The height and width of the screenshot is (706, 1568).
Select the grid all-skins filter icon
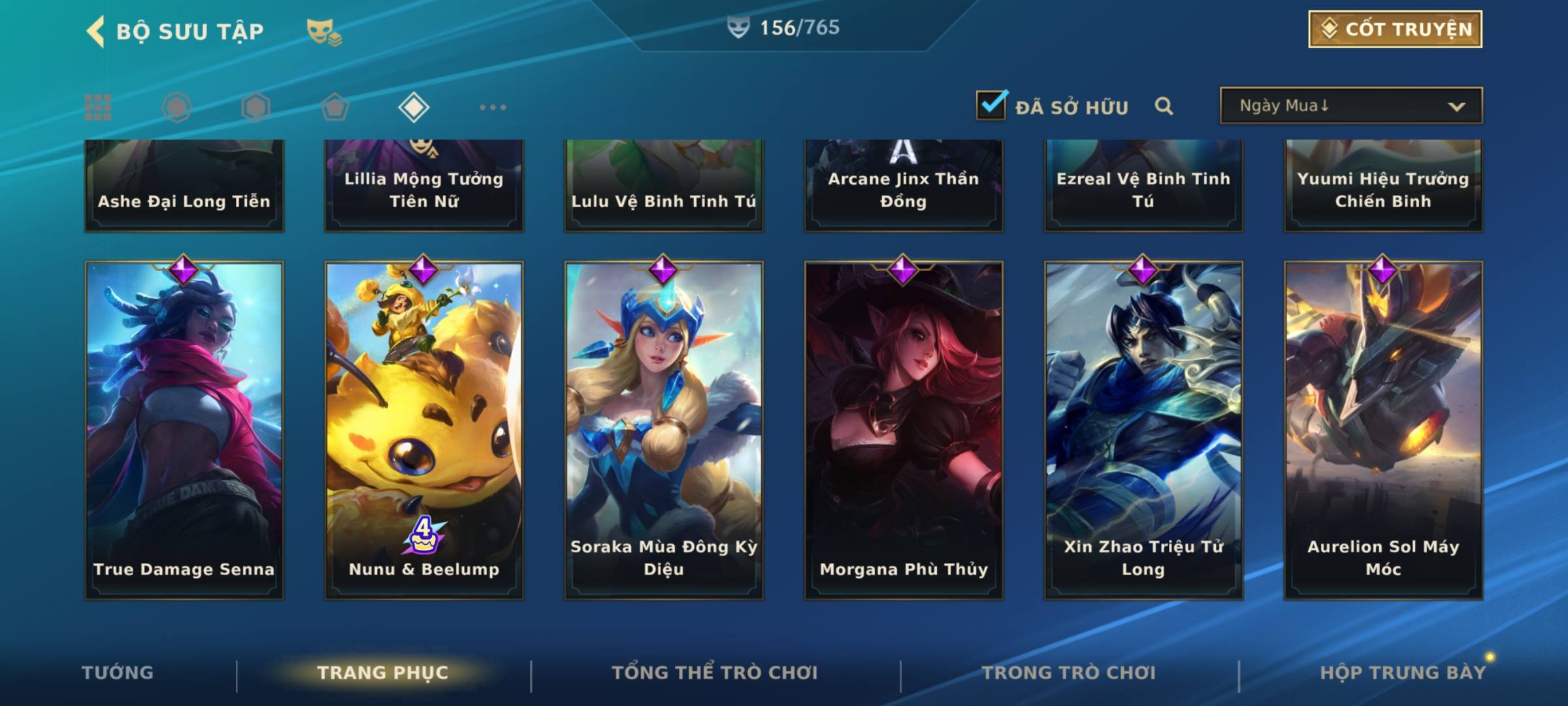(x=98, y=107)
